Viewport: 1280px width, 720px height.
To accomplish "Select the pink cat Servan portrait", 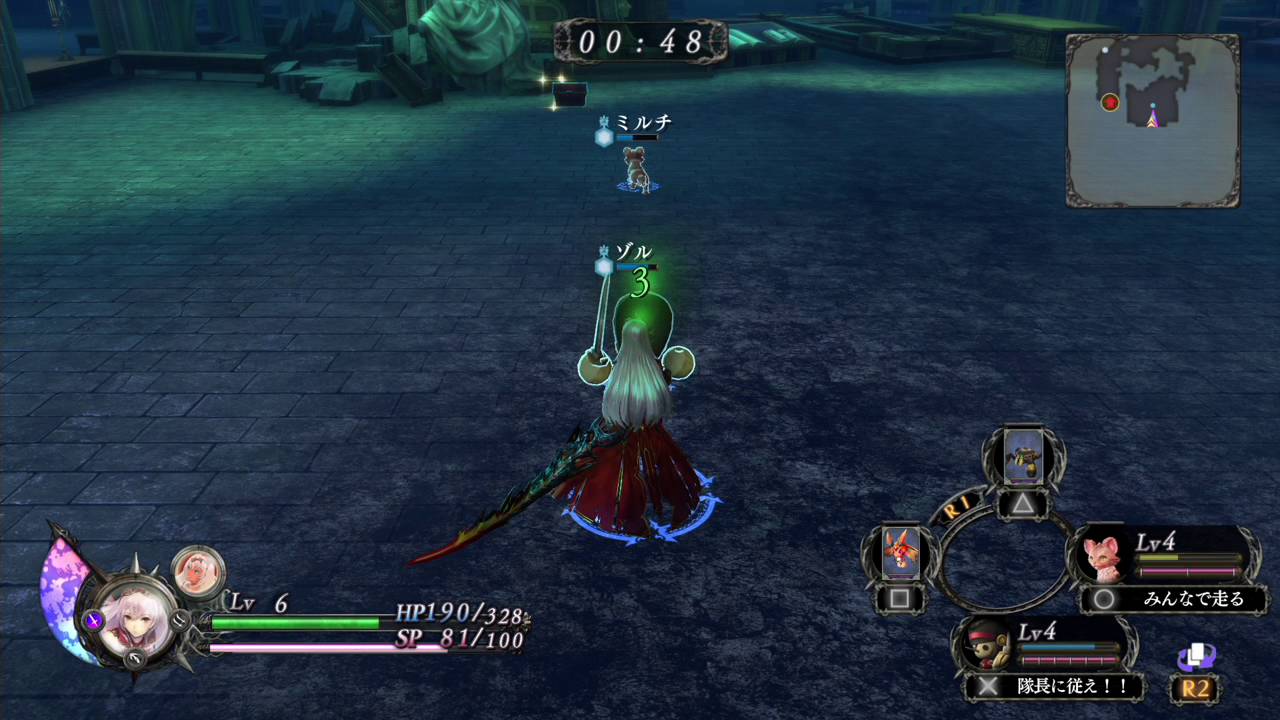I will coord(1103,556).
